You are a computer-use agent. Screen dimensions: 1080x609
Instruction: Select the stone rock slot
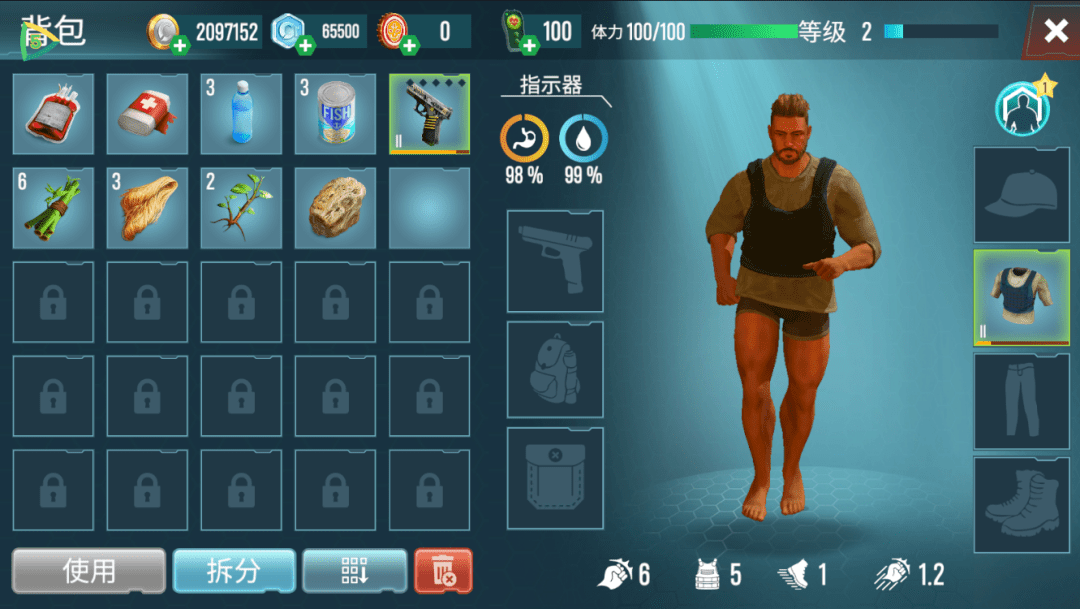[335, 208]
